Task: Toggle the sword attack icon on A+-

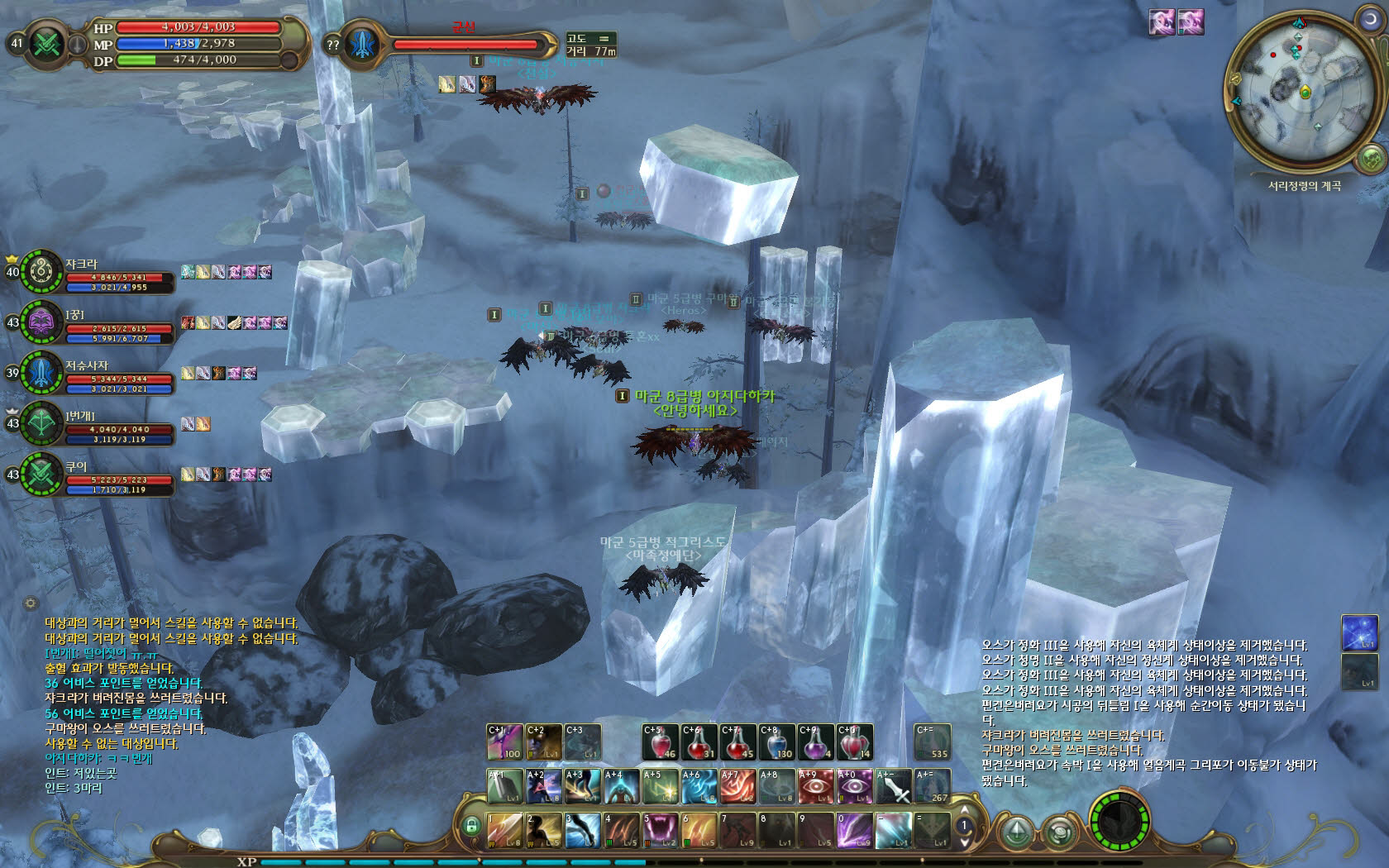Action: point(893,786)
